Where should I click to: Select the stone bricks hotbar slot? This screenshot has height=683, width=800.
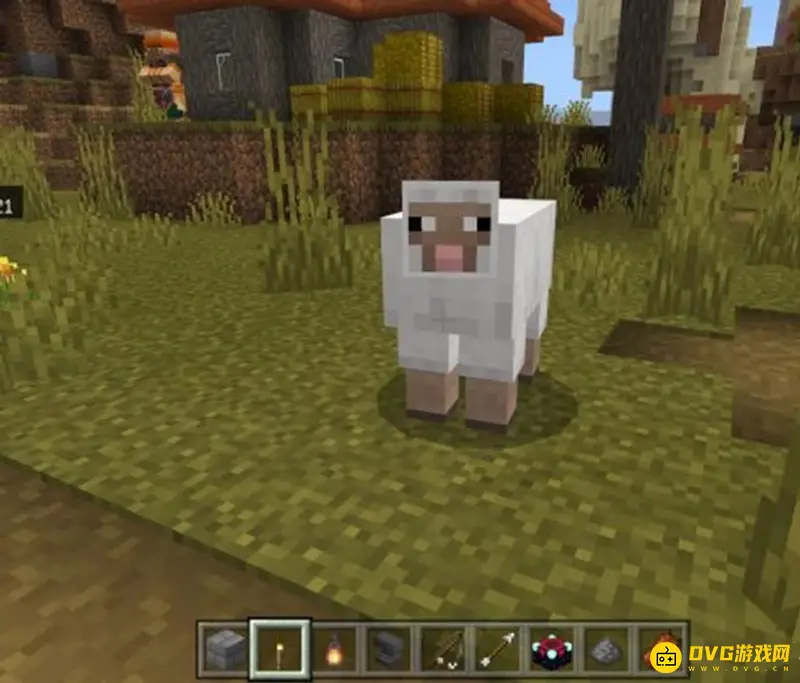[x=222, y=650]
